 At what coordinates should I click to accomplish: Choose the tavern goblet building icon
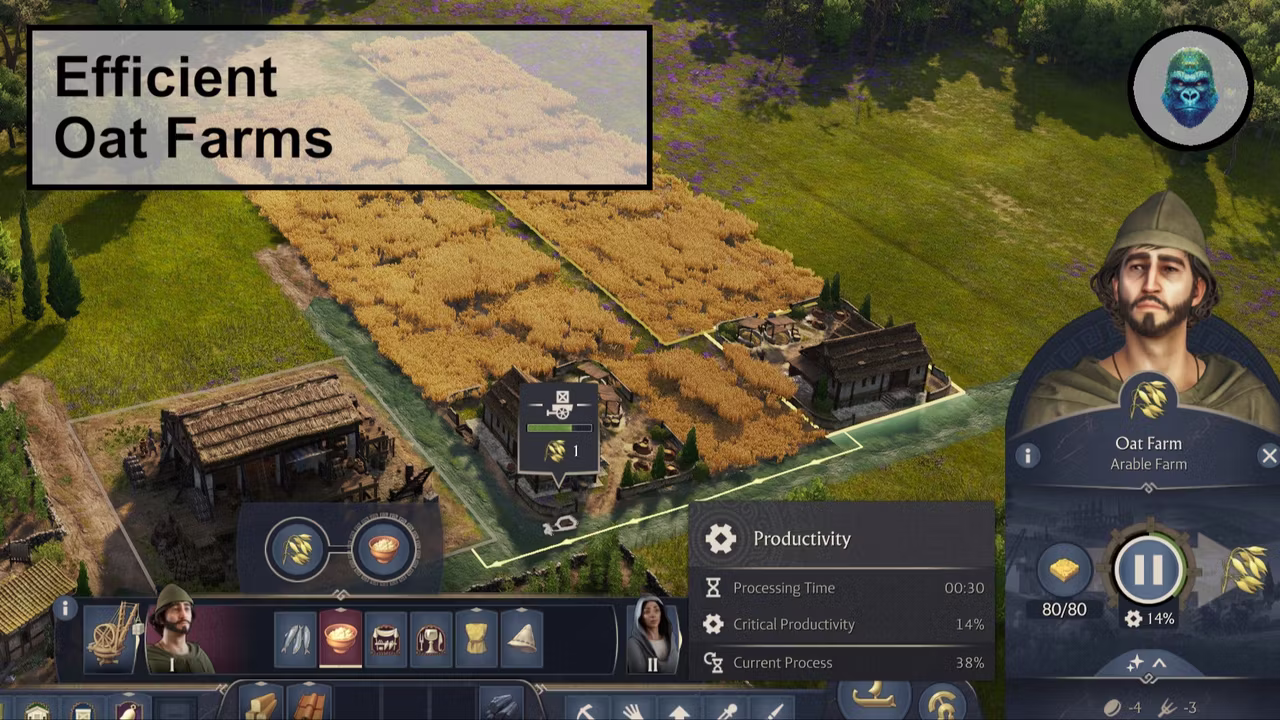(431, 639)
